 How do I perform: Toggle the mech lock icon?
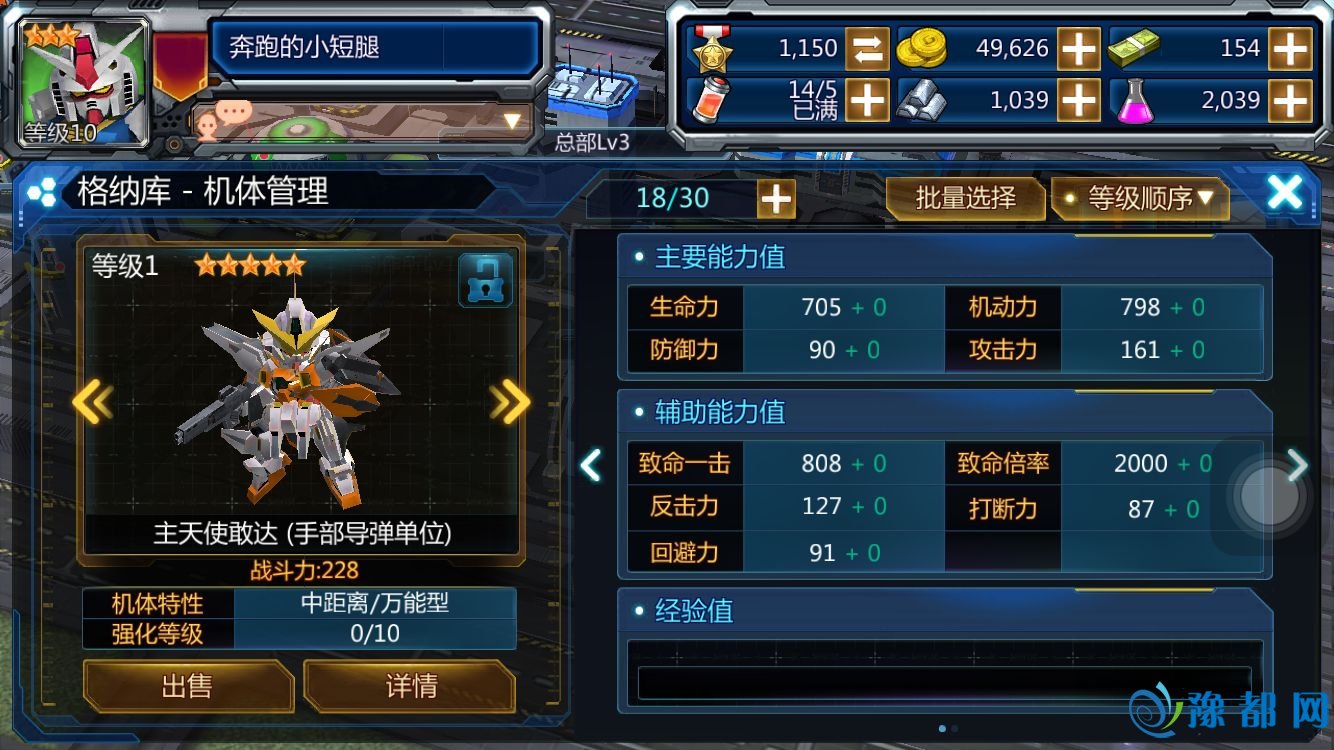coord(485,280)
